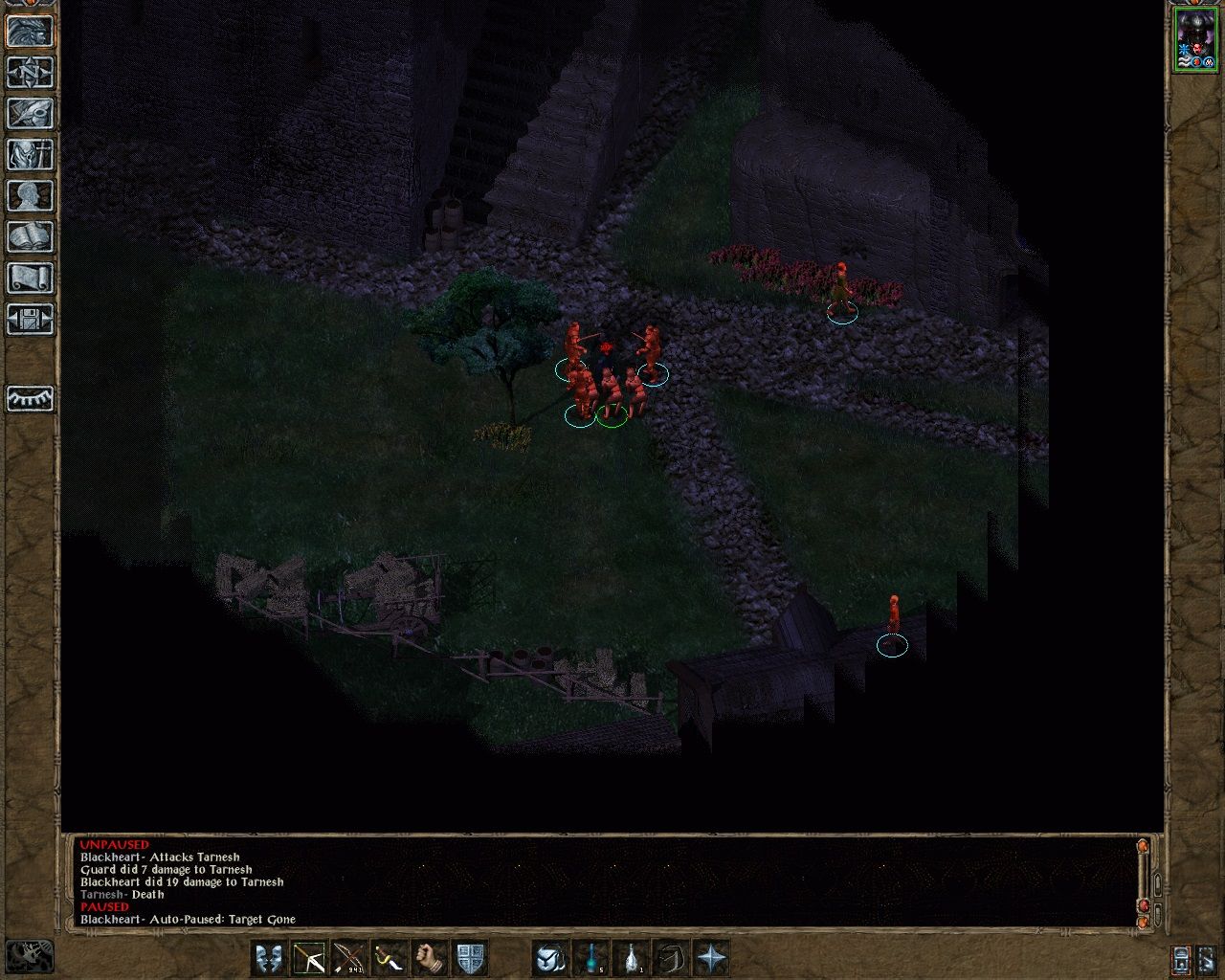View the Character Record sheet
This screenshot has width=1225, height=980.
click(29, 195)
